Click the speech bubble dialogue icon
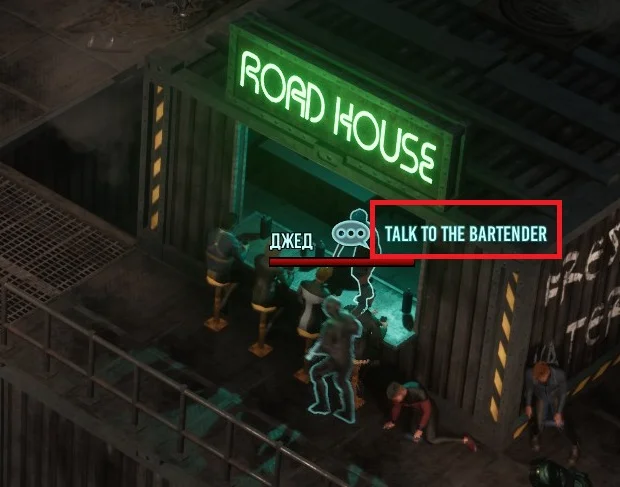The width and height of the screenshot is (620, 487). (x=350, y=232)
